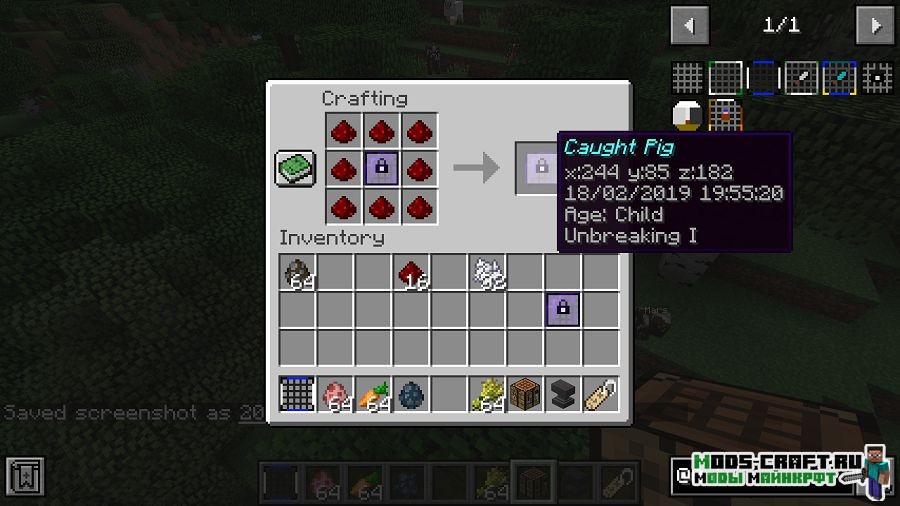
Task: Select the purple Caught Pig cage in inventory
Action: (x=562, y=310)
